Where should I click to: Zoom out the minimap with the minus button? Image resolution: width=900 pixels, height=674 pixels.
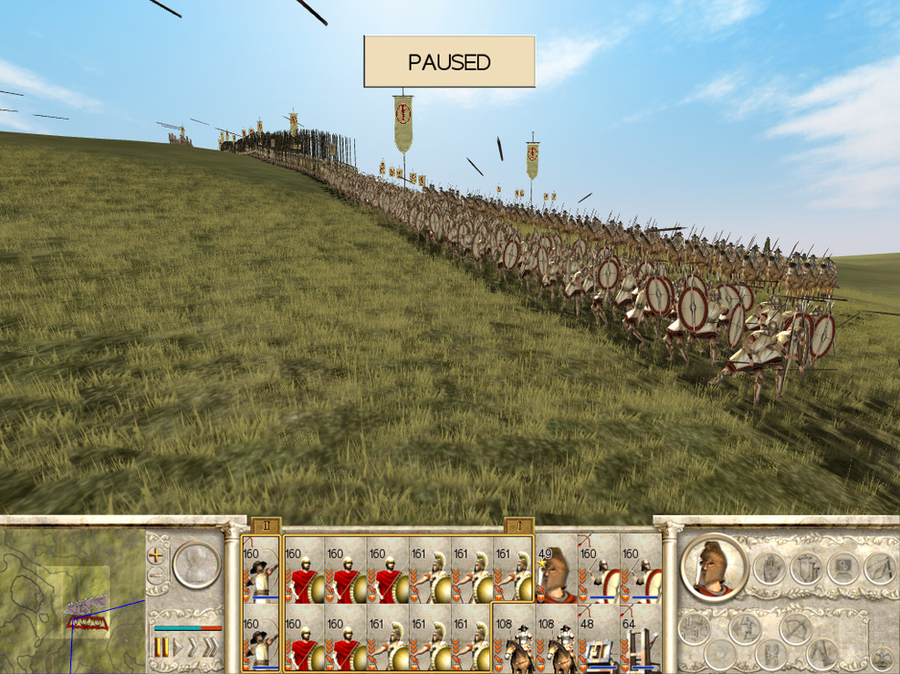(x=155, y=576)
